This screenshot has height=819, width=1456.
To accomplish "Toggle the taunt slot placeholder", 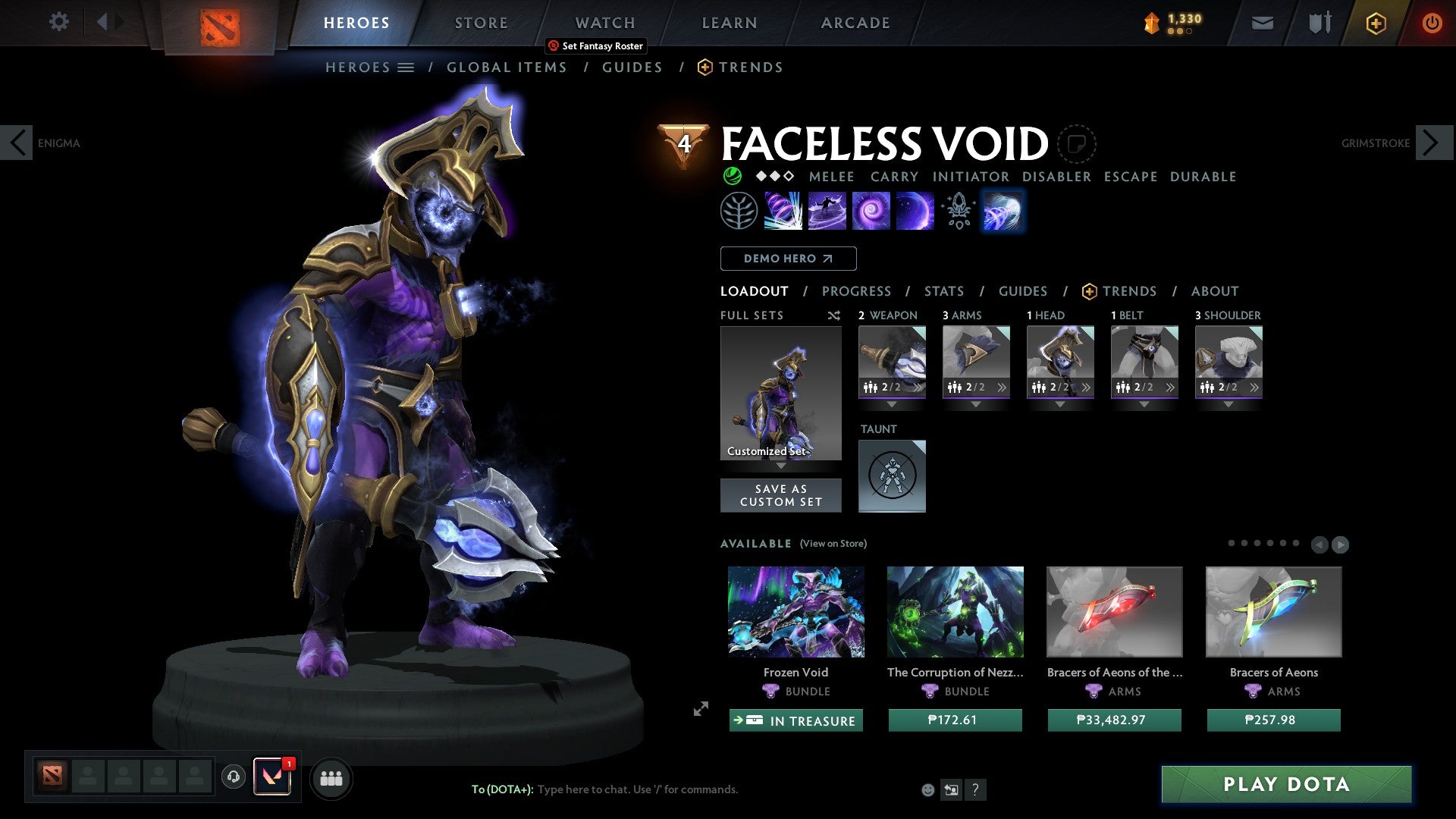I will click(x=892, y=476).
